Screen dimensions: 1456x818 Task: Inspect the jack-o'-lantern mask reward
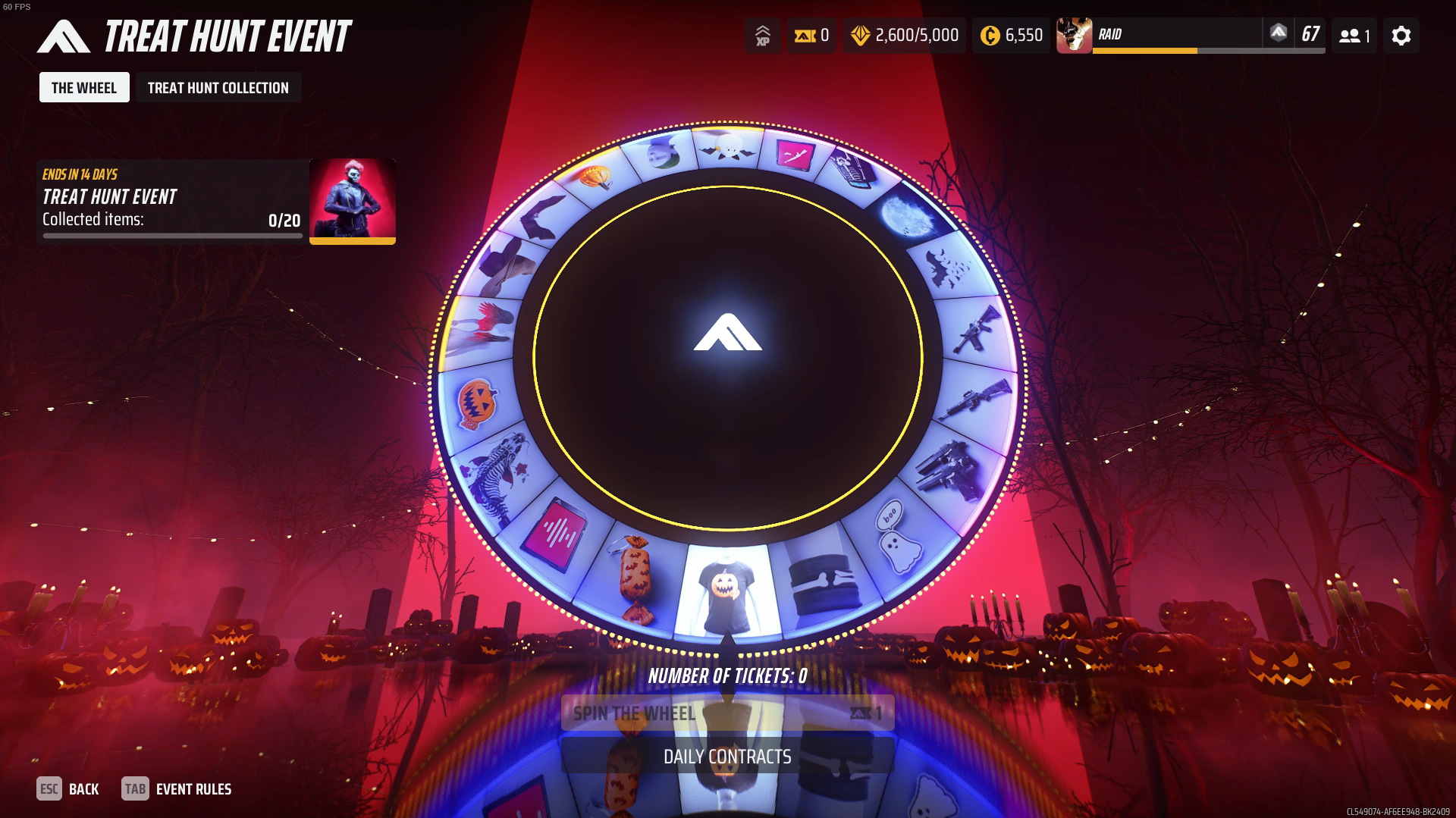477,403
